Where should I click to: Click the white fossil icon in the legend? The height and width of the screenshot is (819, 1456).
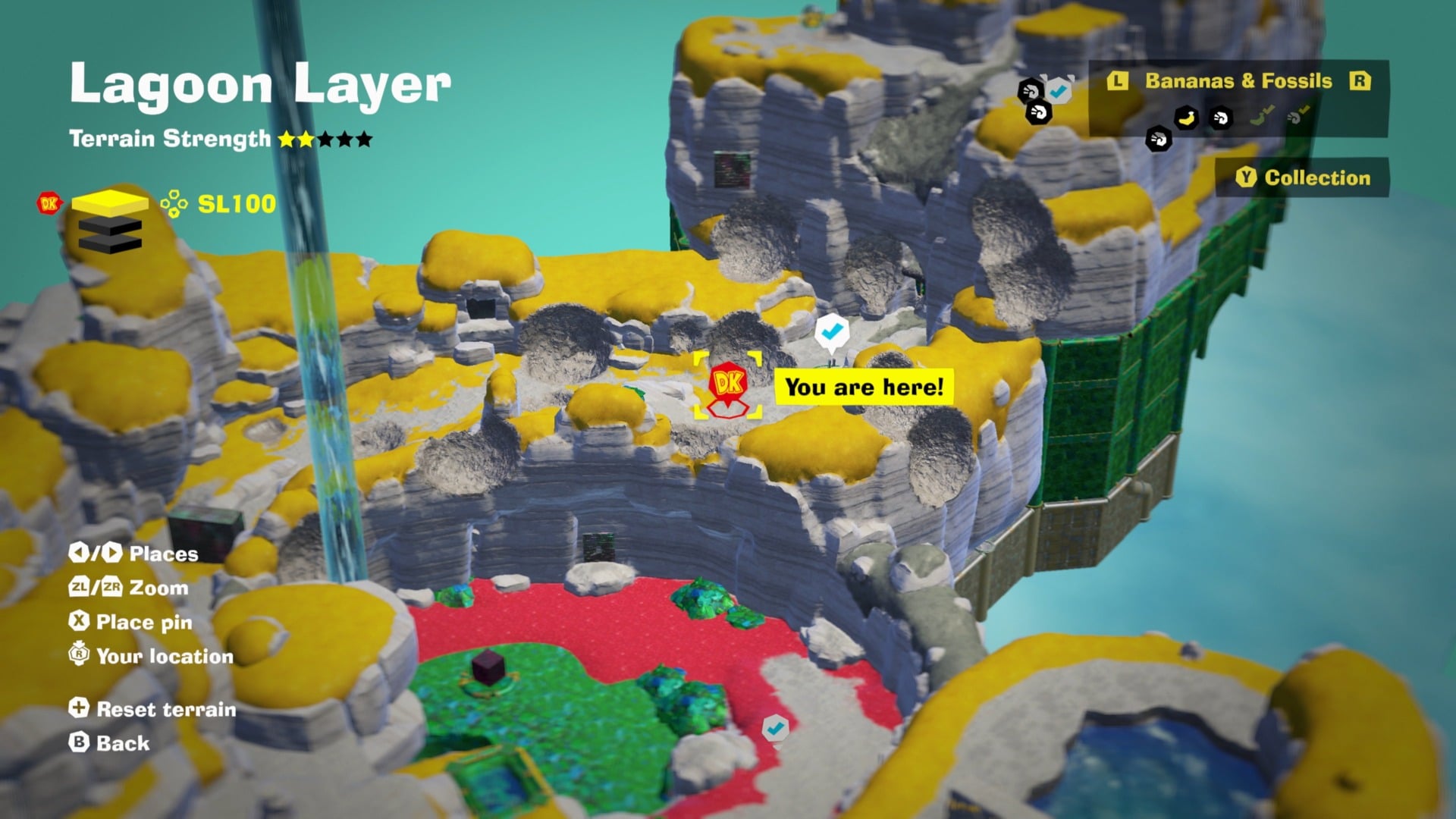tap(1219, 118)
